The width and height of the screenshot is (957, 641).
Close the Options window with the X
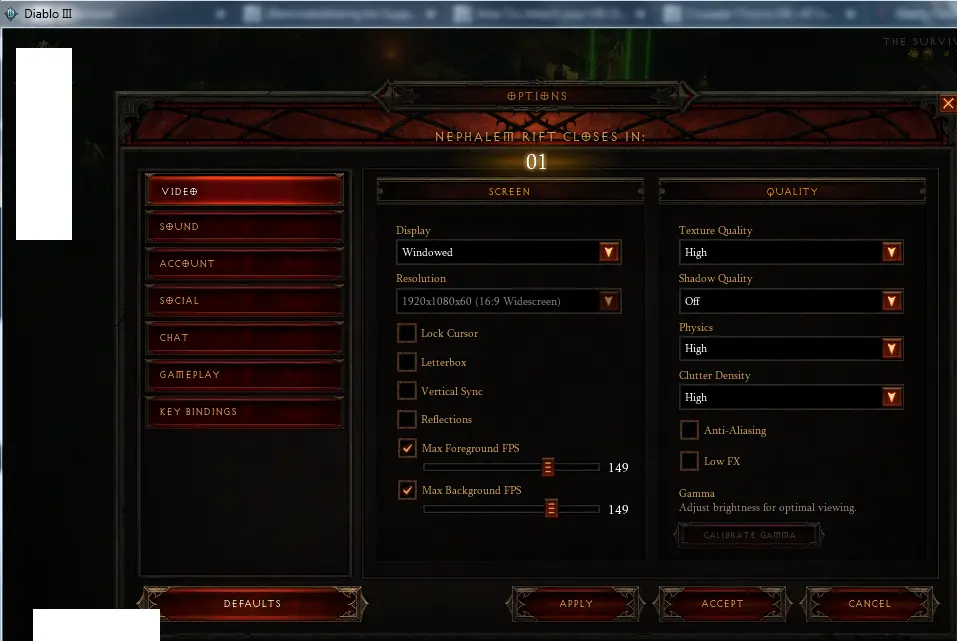(948, 103)
